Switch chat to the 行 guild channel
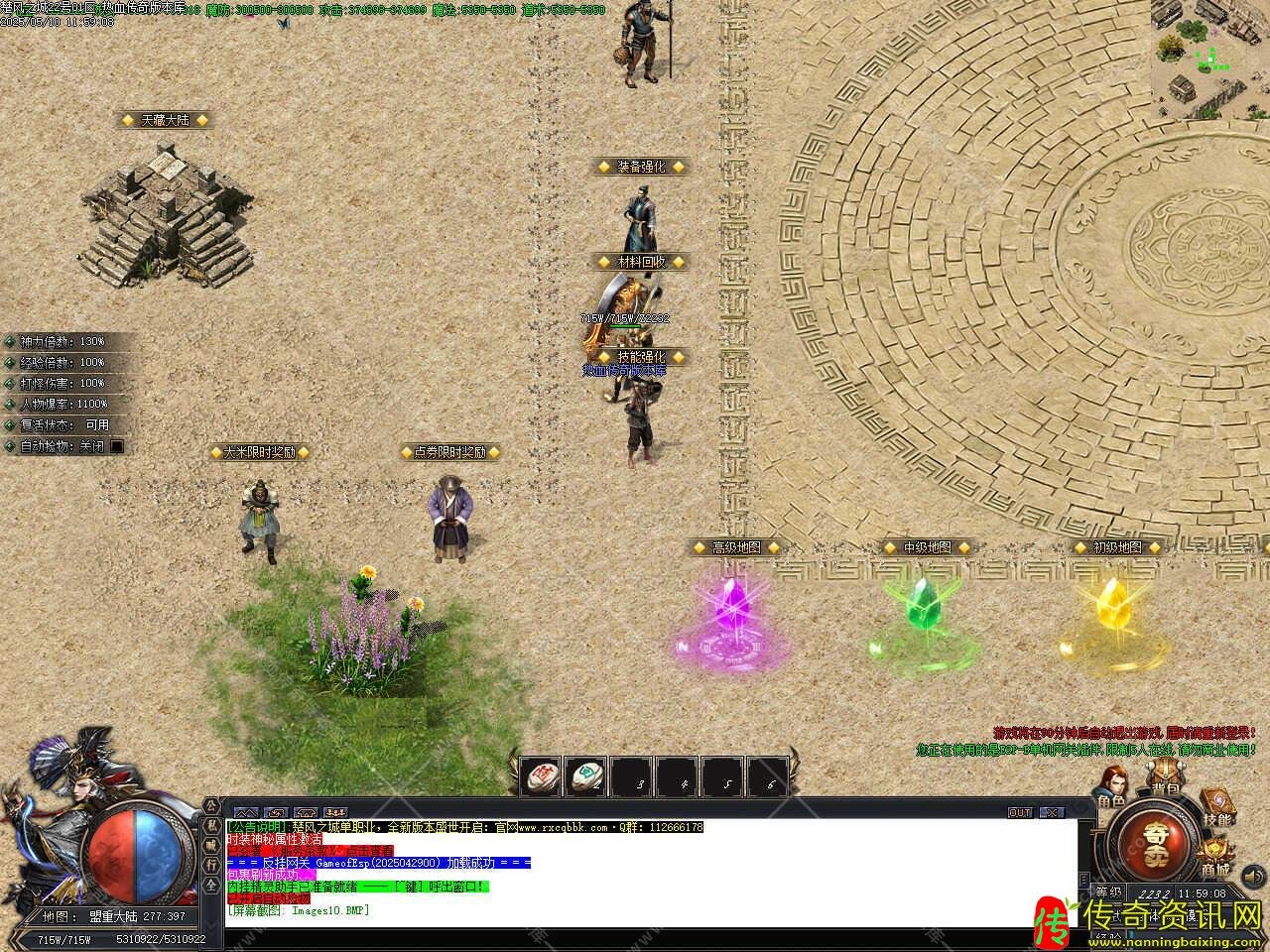Screen dimensions: 1270x952 tap(211, 864)
